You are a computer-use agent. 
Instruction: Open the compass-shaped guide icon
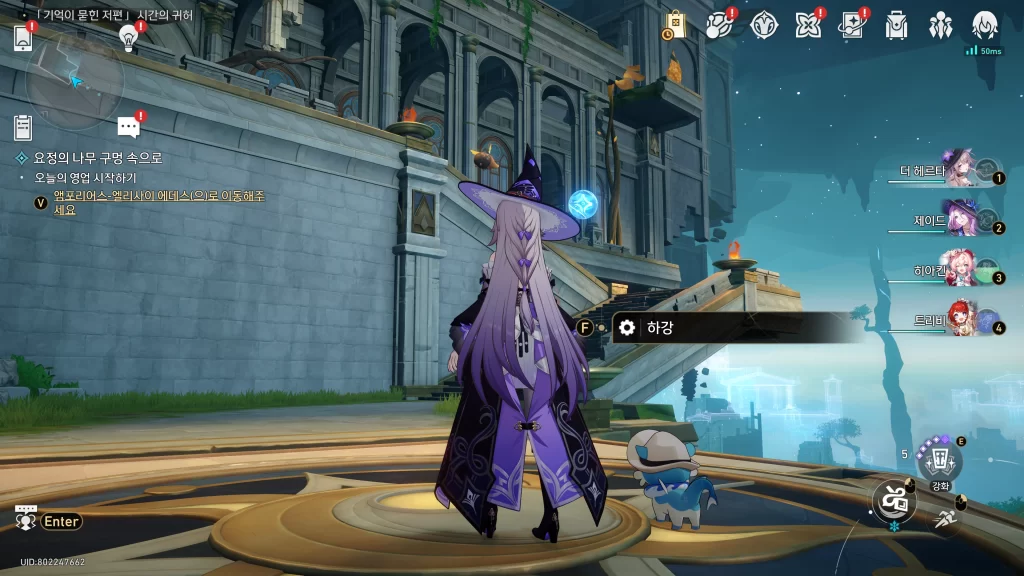click(x=764, y=25)
